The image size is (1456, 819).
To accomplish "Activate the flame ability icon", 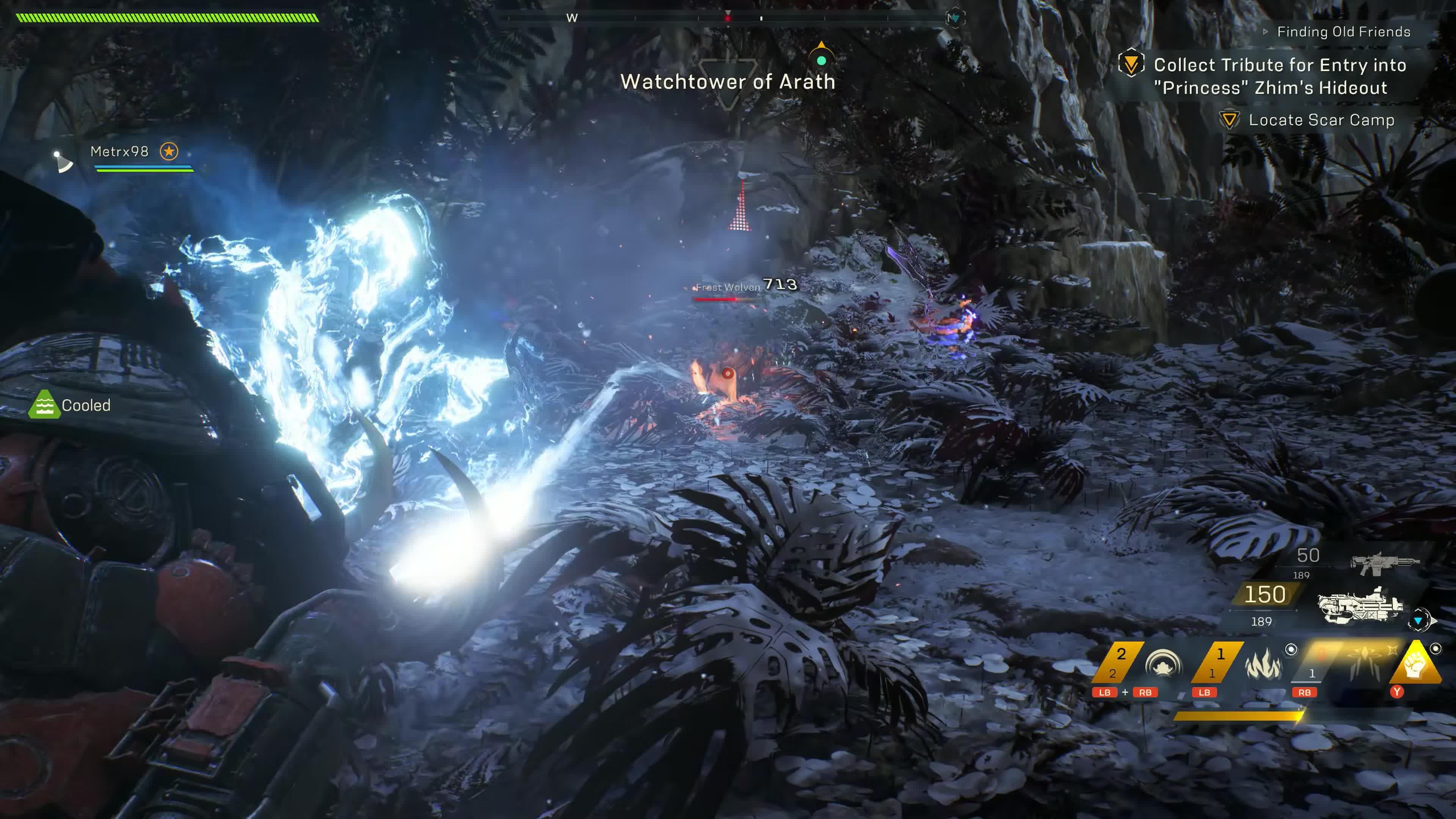I will (1262, 664).
